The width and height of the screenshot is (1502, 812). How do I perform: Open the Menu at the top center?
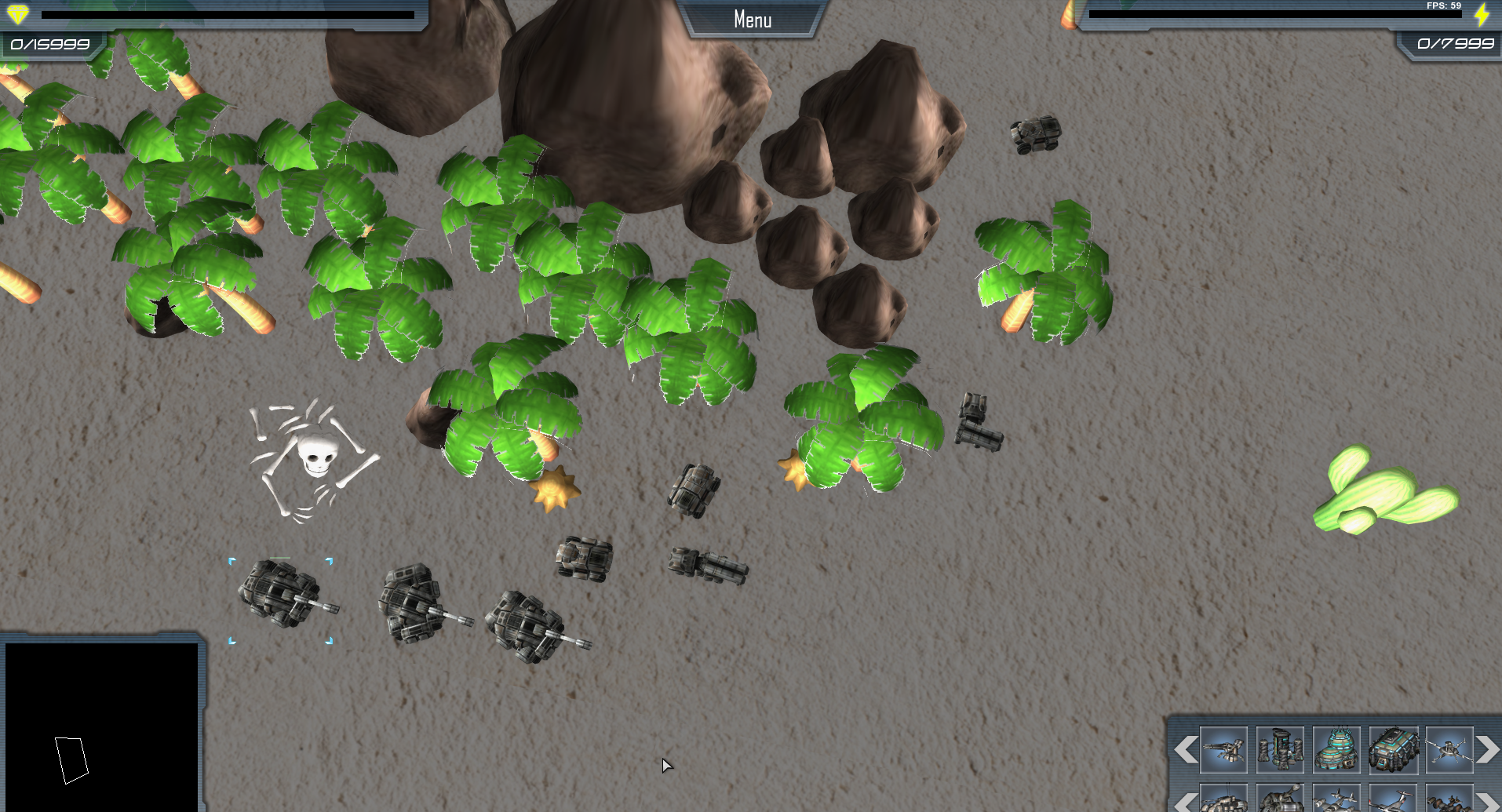coord(751,18)
